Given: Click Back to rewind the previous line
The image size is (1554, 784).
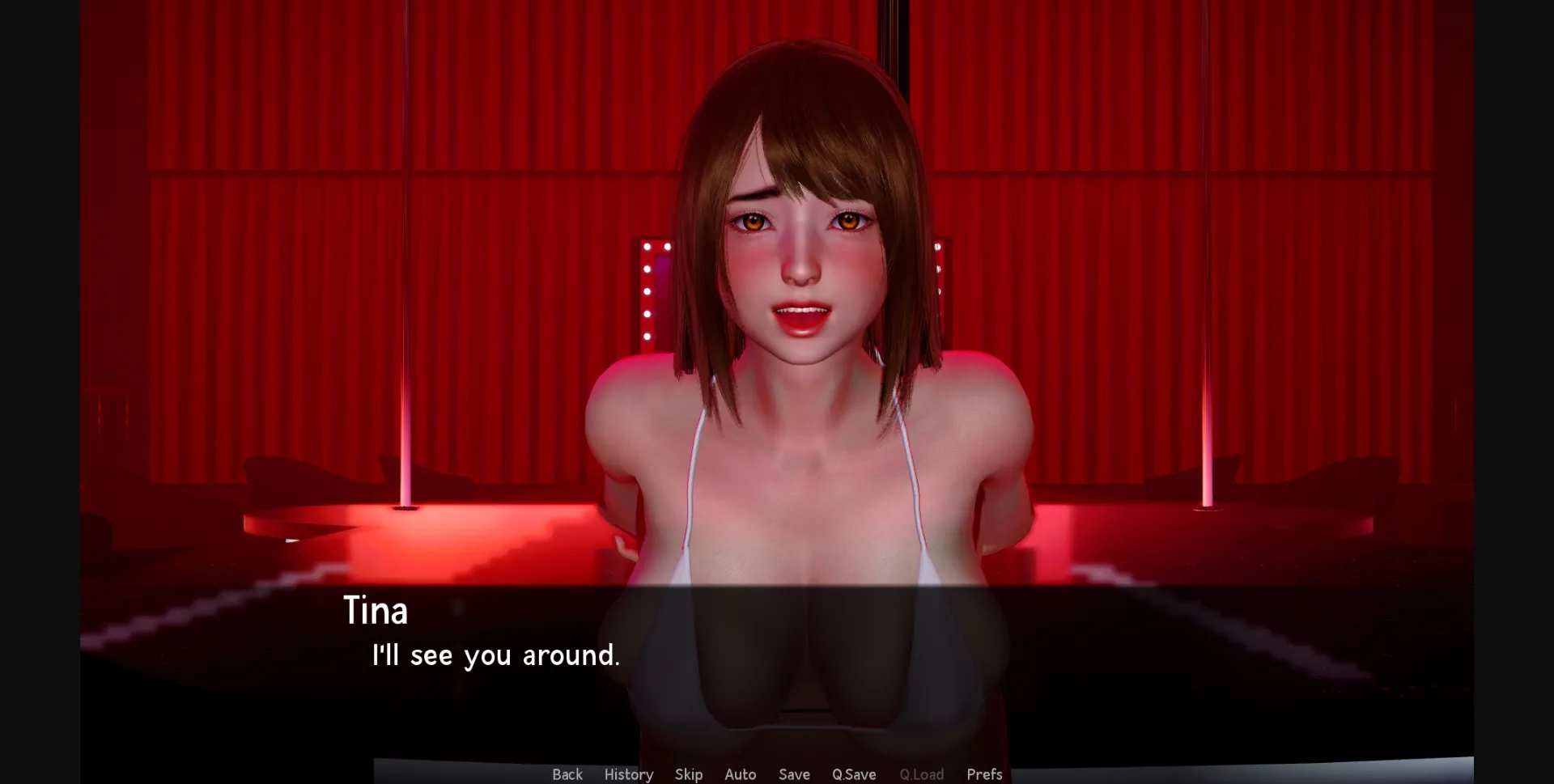Looking at the screenshot, I should (x=567, y=774).
